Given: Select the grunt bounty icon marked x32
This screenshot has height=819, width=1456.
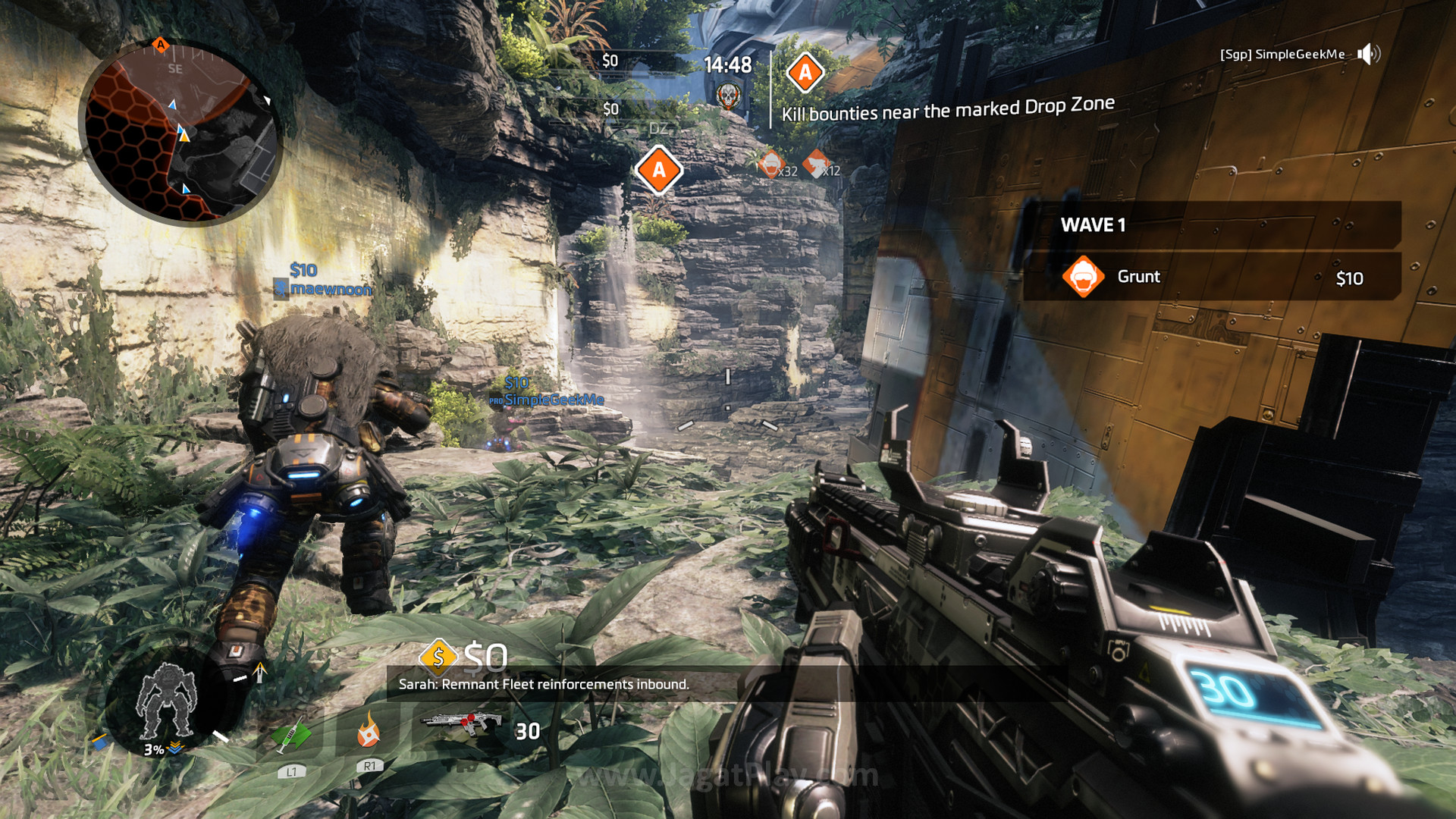Looking at the screenshot, I should 770,163.
